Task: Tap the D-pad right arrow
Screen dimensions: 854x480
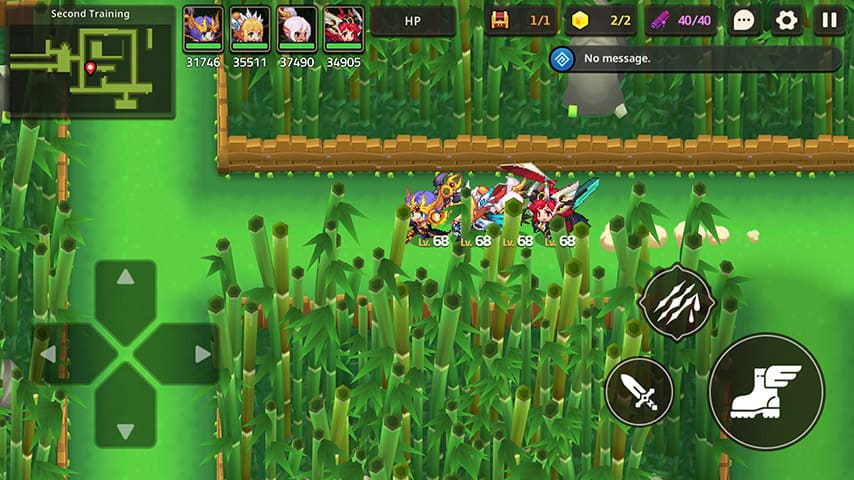Action: [x=202, y=354]
